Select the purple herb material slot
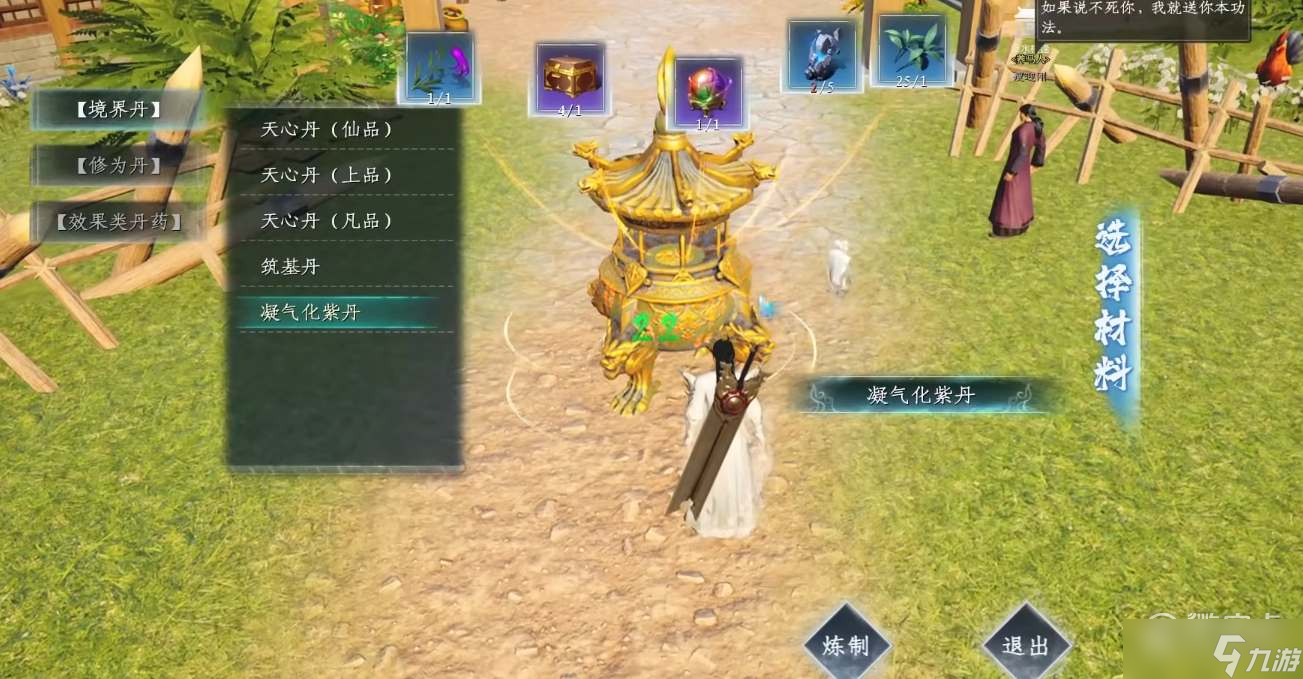1303x679 pixels. click(x=439, y=66)
